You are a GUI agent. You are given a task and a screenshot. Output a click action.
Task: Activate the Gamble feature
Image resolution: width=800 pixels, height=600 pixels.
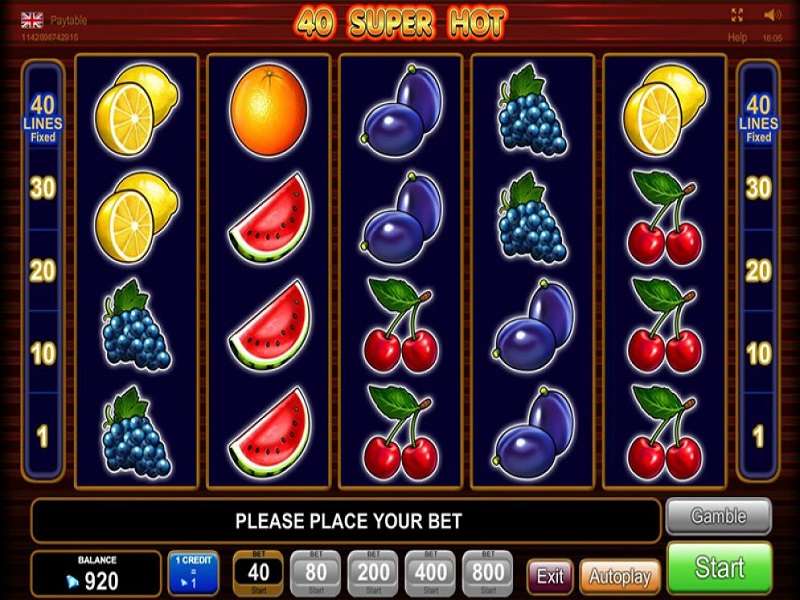point(719,517)
